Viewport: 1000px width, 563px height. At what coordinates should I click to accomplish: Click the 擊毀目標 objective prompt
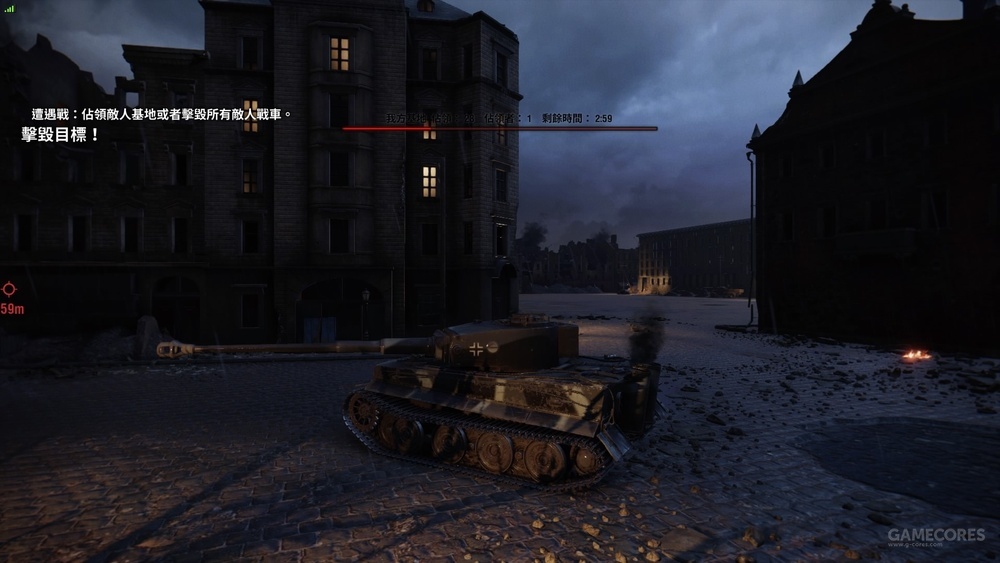tap(60, 134)
